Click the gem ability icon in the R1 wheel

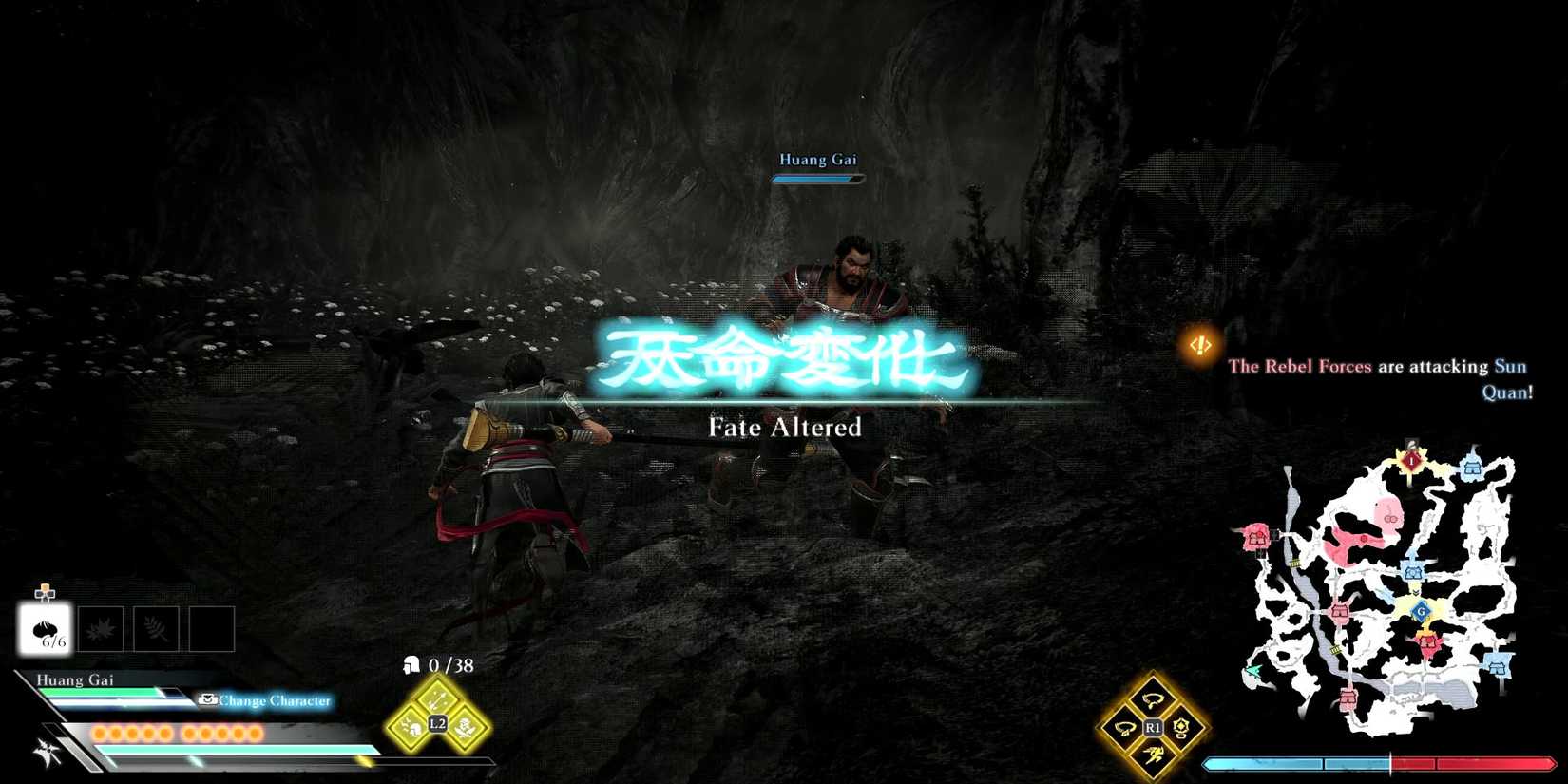[1180, 728]
